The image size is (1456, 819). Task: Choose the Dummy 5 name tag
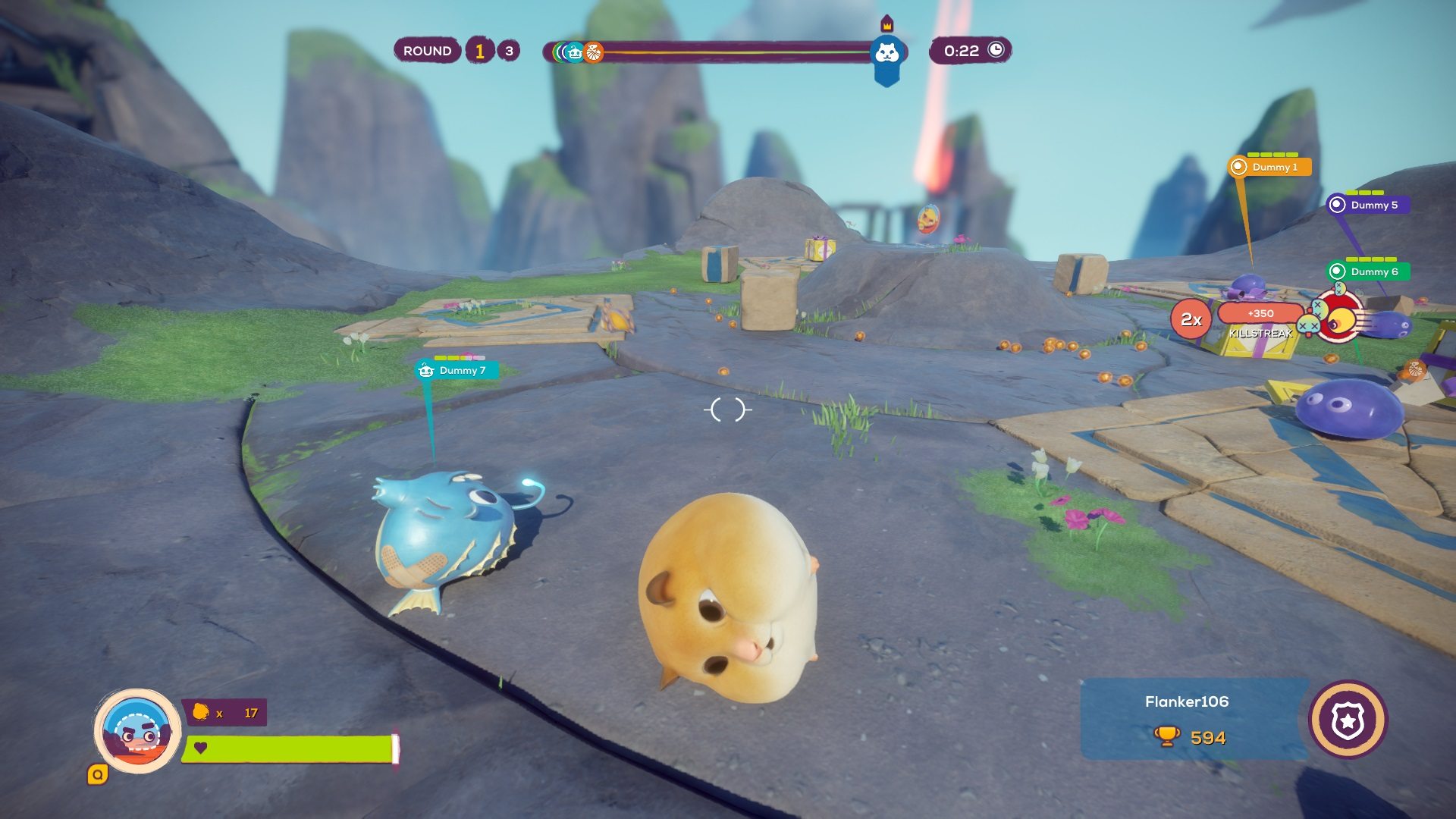click(x=1368, y=205)
